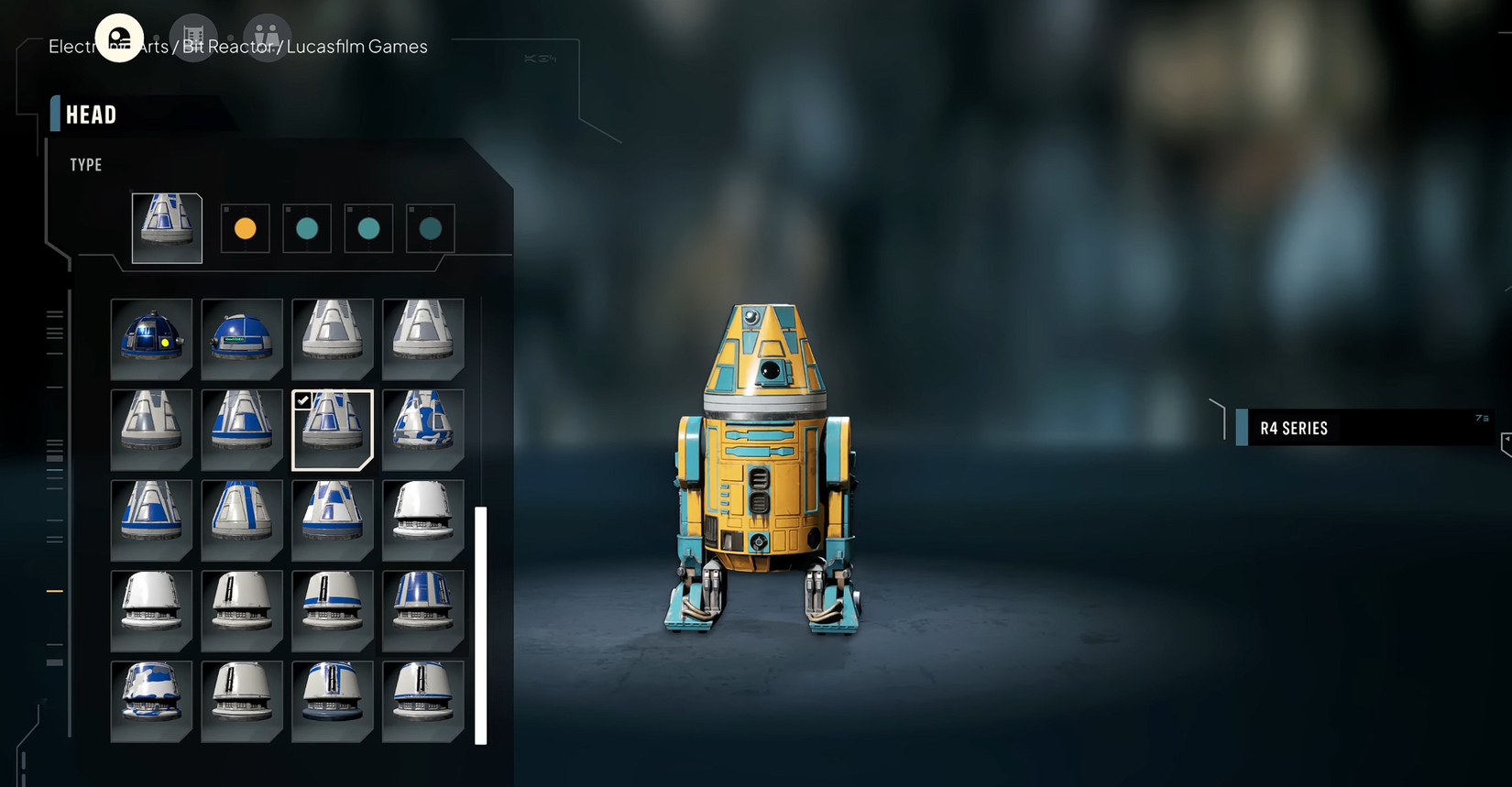
Task: Select the head type thumbnail under TYPE
Action: [x=166, y=226]
